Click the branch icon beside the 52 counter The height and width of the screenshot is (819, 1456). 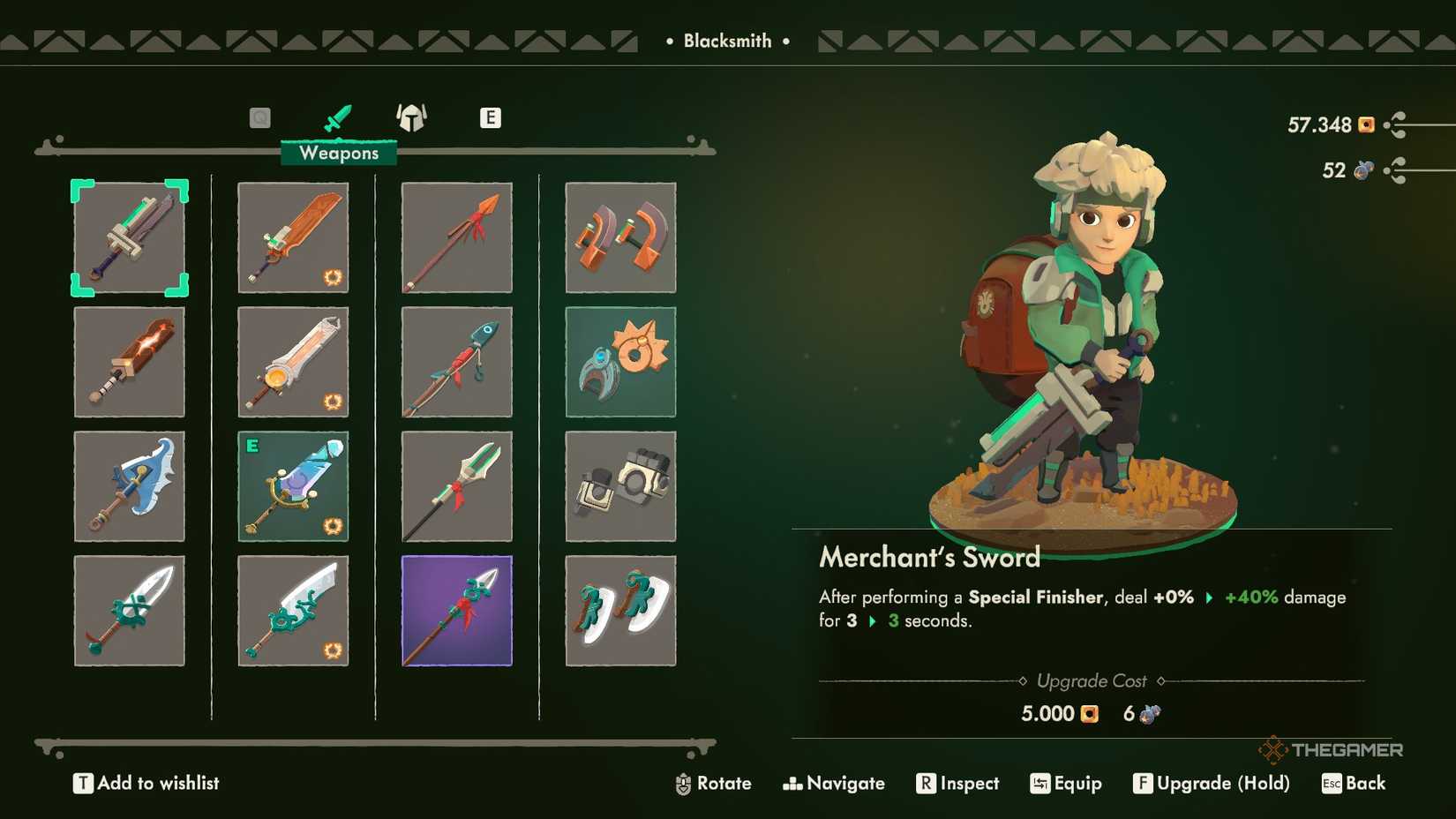(x=1397, y=169)
